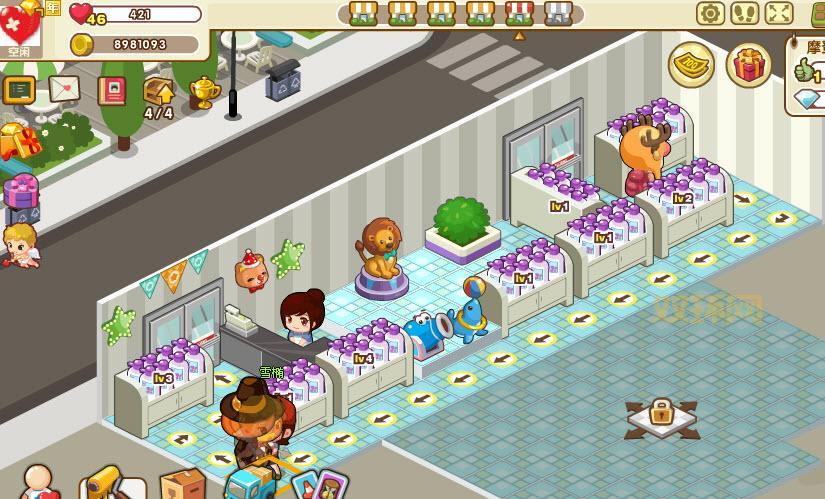Viewport: 825px width, 499px height.
Task: Select the gray locked shop tab
Action: pos(559,13)
